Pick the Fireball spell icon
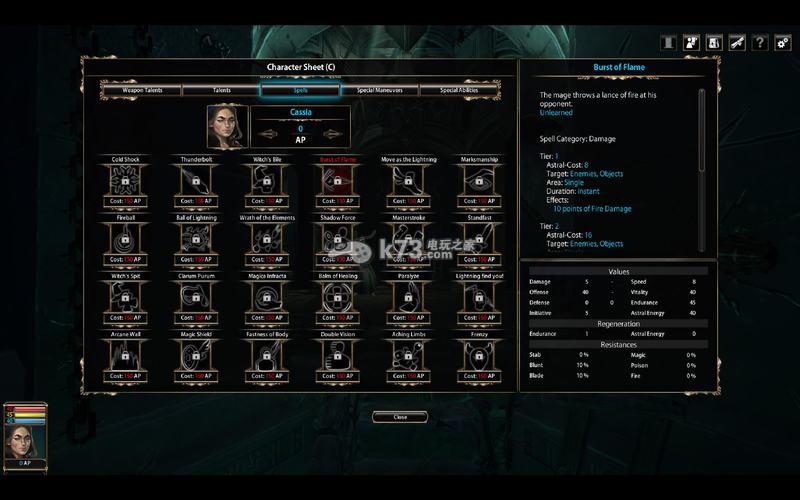 point(126,237)
